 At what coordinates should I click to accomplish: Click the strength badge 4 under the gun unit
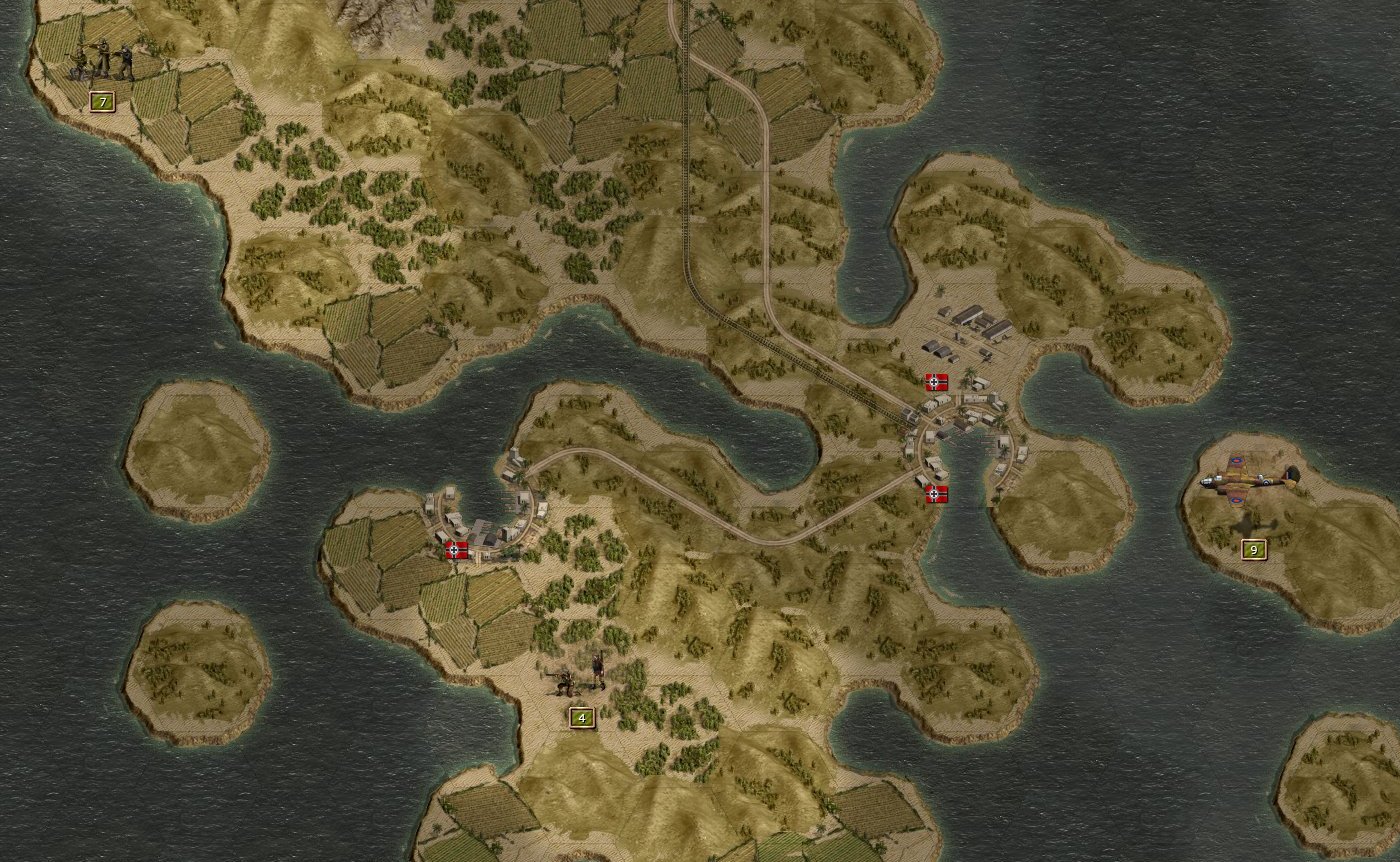[580, 718]
